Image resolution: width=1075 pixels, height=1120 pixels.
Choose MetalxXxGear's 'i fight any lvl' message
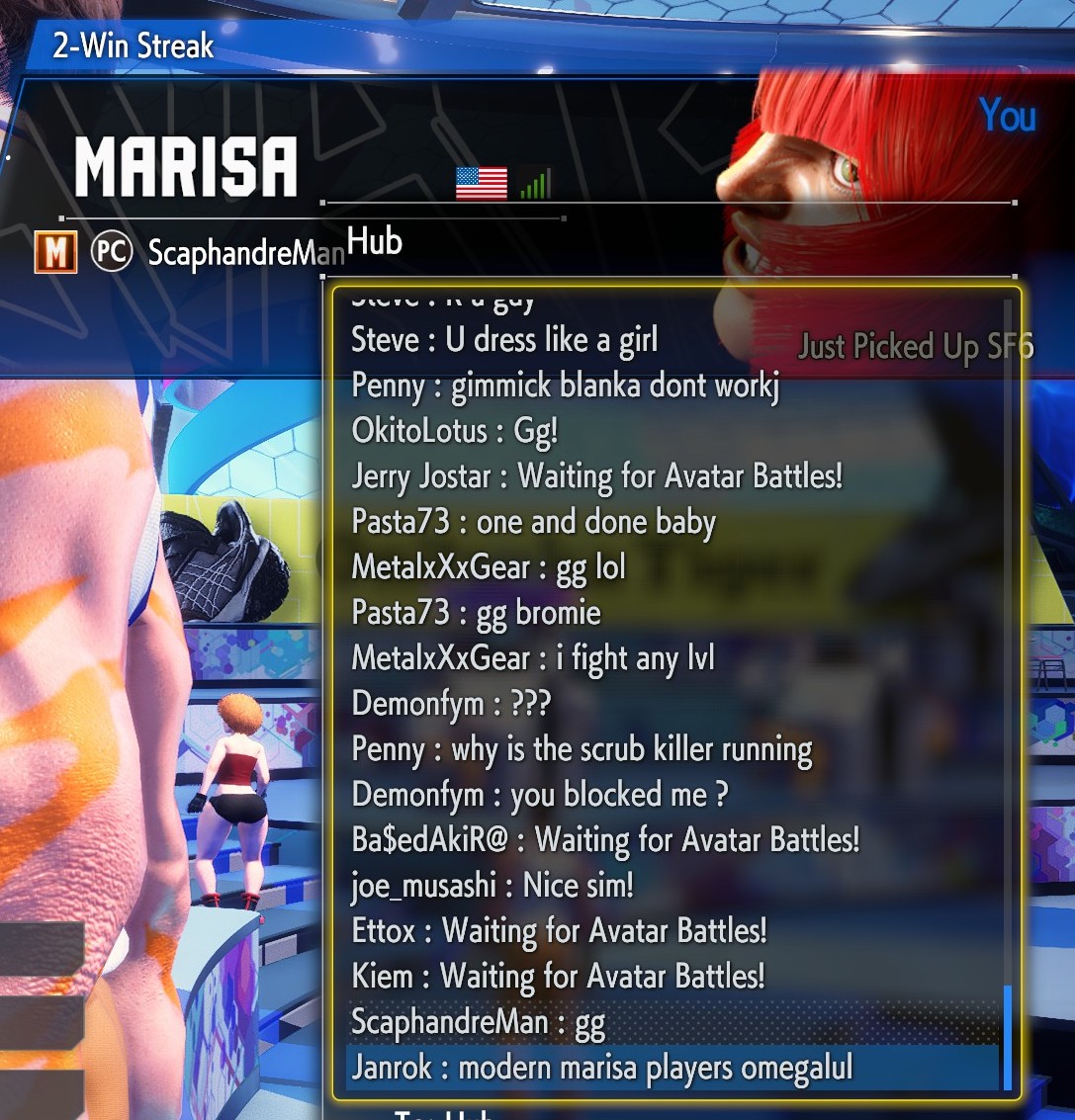coord(532,658)
